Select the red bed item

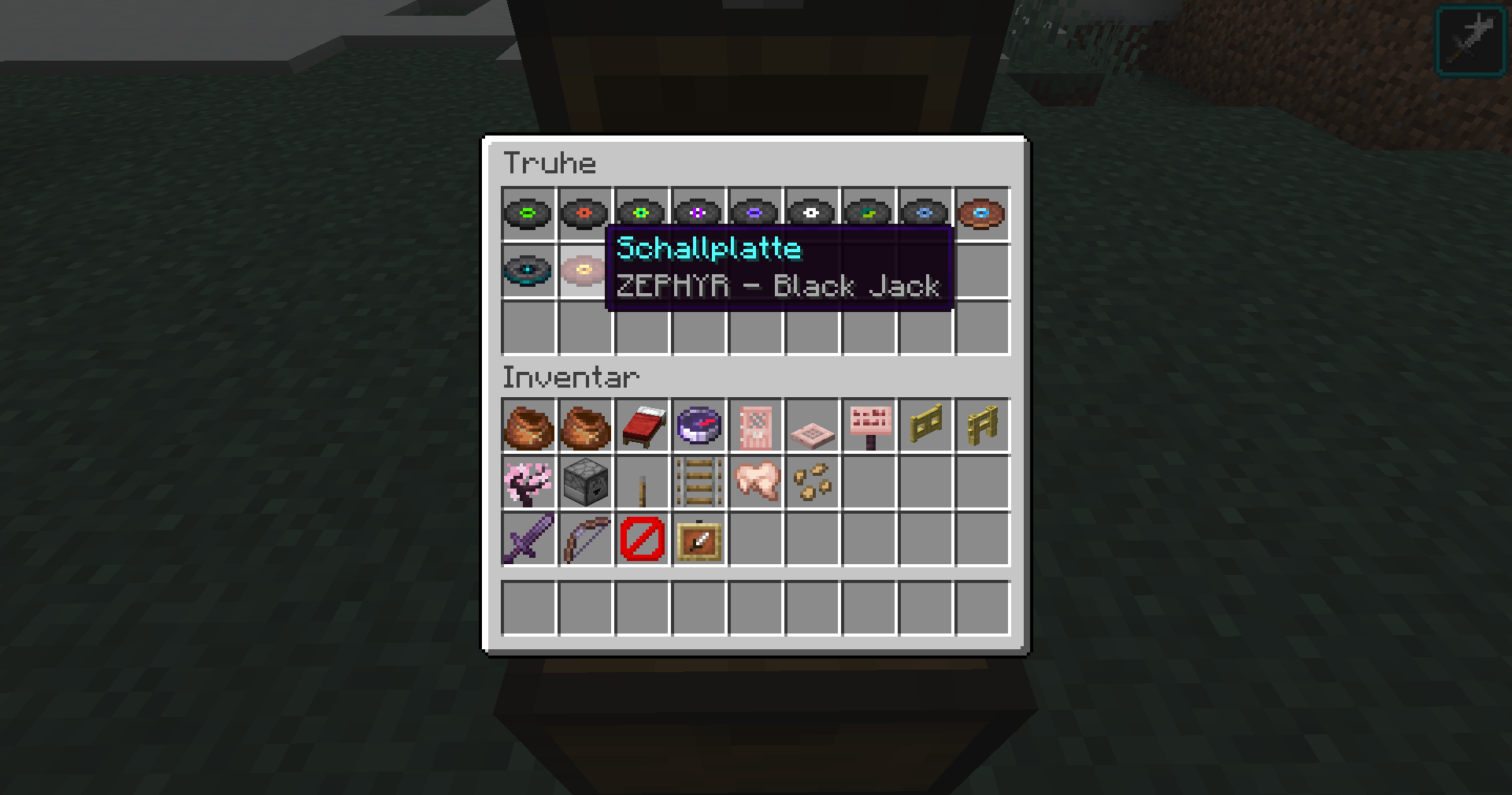[x=641, y=426]
